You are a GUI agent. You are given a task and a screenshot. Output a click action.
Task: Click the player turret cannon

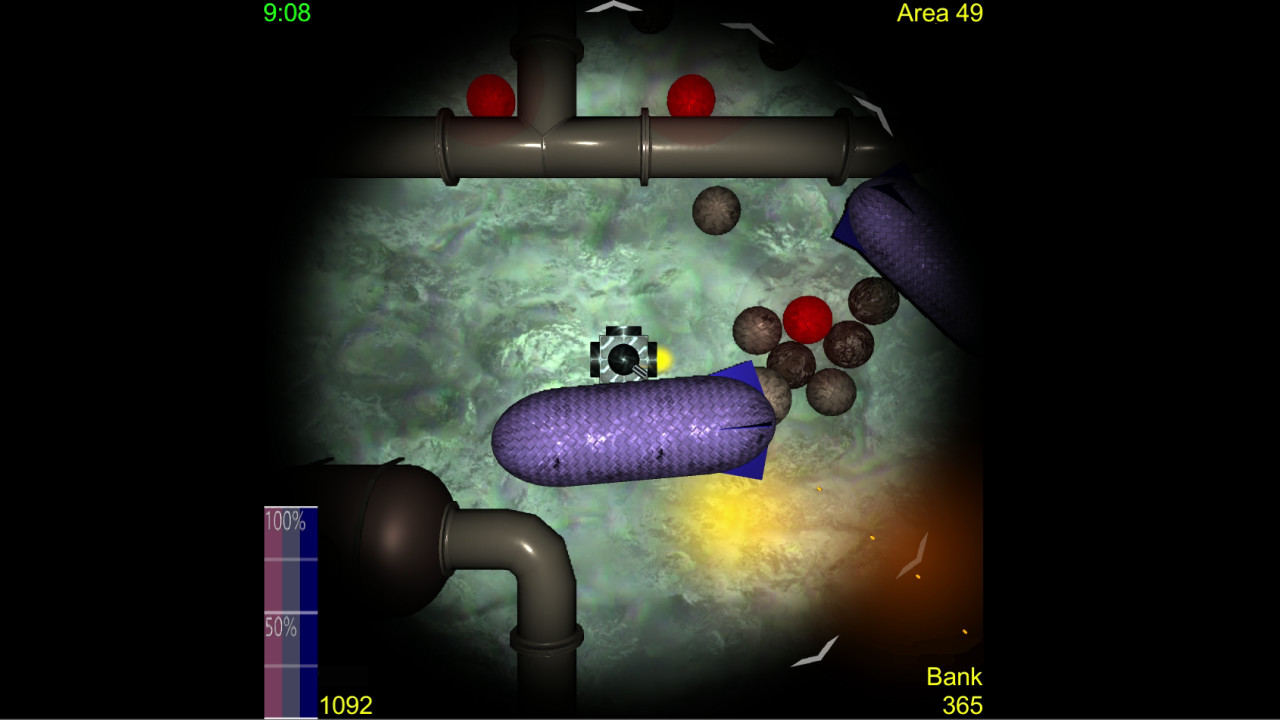point(623,359)
